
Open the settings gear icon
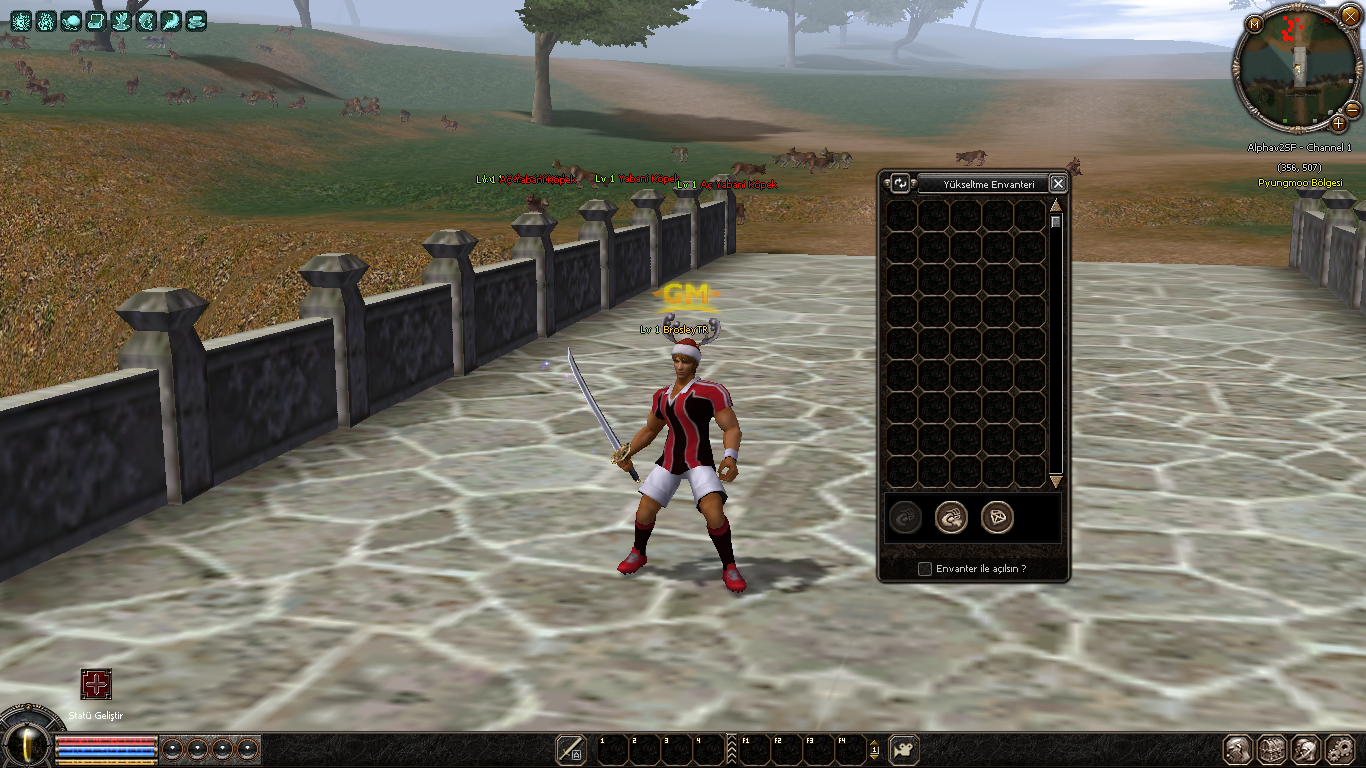point(1338,749)
